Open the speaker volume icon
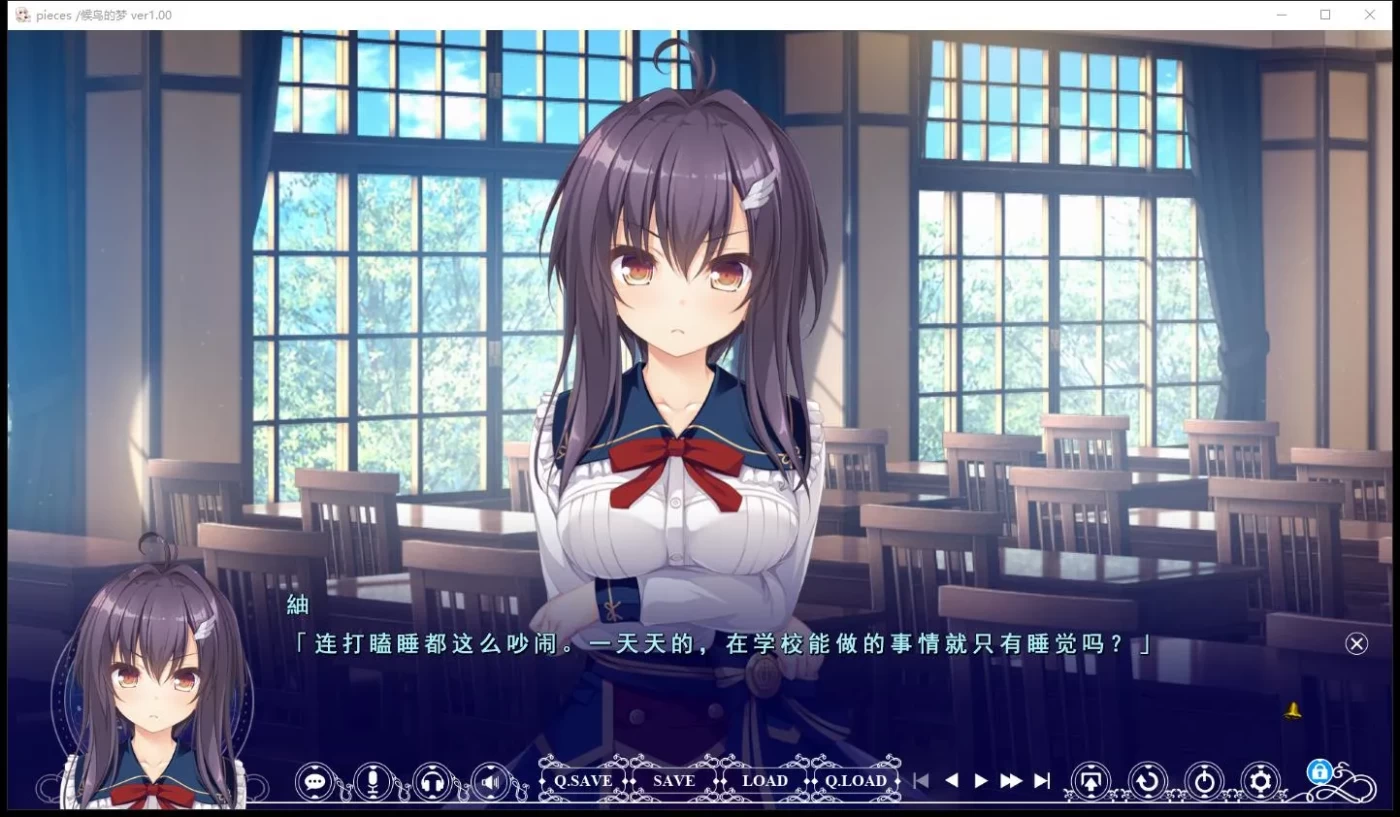This screenshot has height=817, width=1400. [488, 781]
